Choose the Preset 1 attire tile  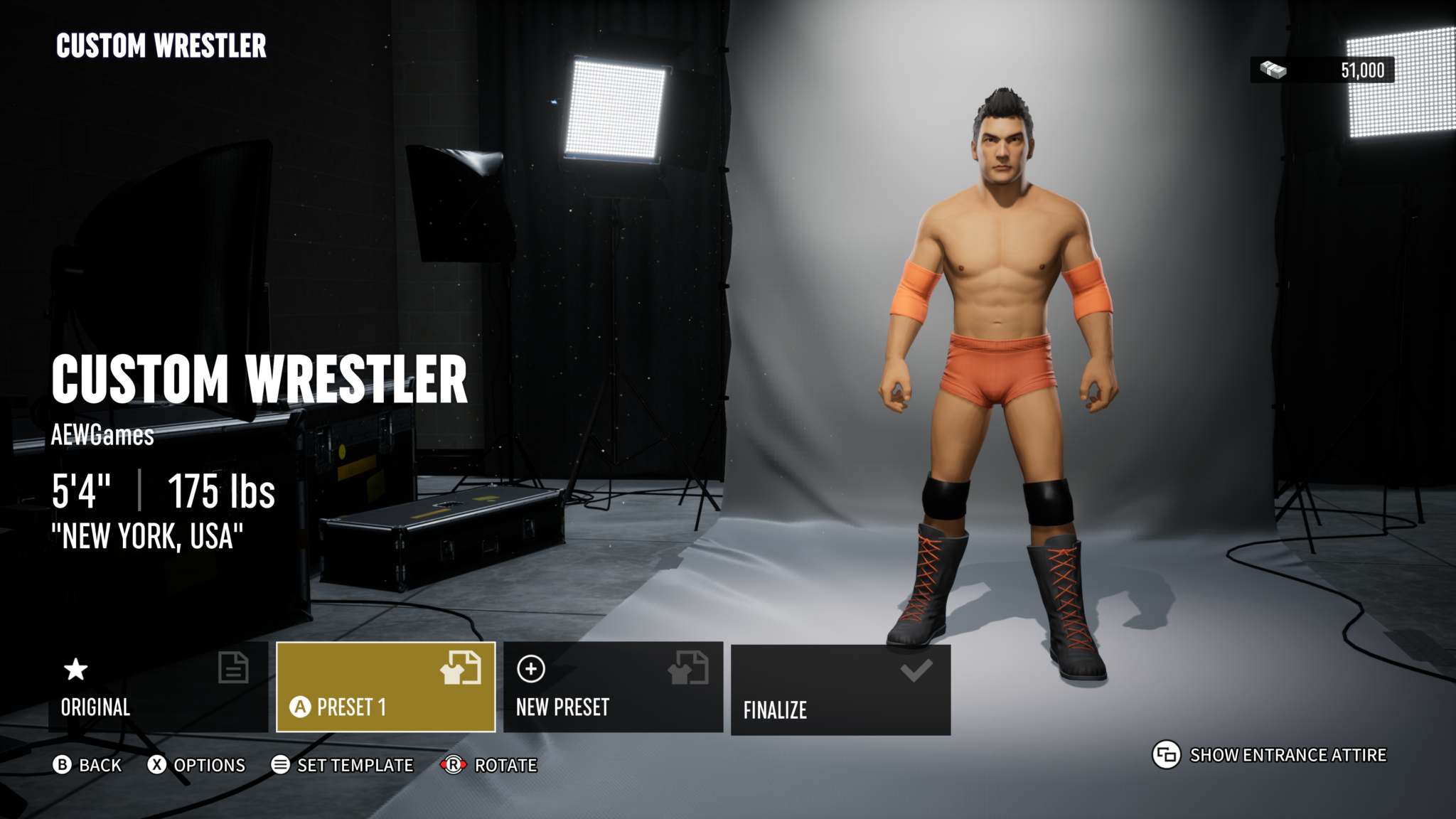(385, 687)
